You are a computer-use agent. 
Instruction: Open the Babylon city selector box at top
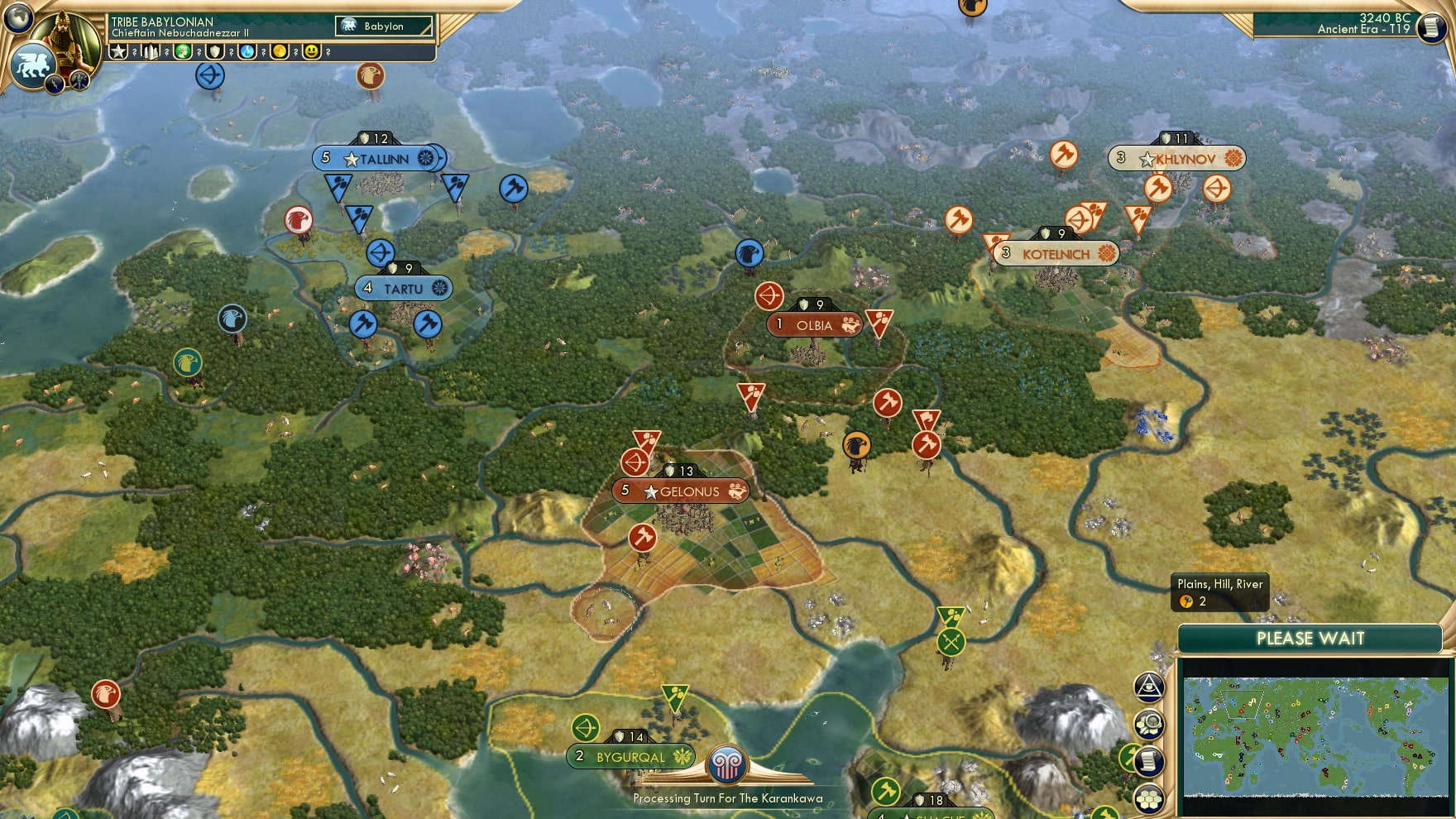(x=382, y=26)
